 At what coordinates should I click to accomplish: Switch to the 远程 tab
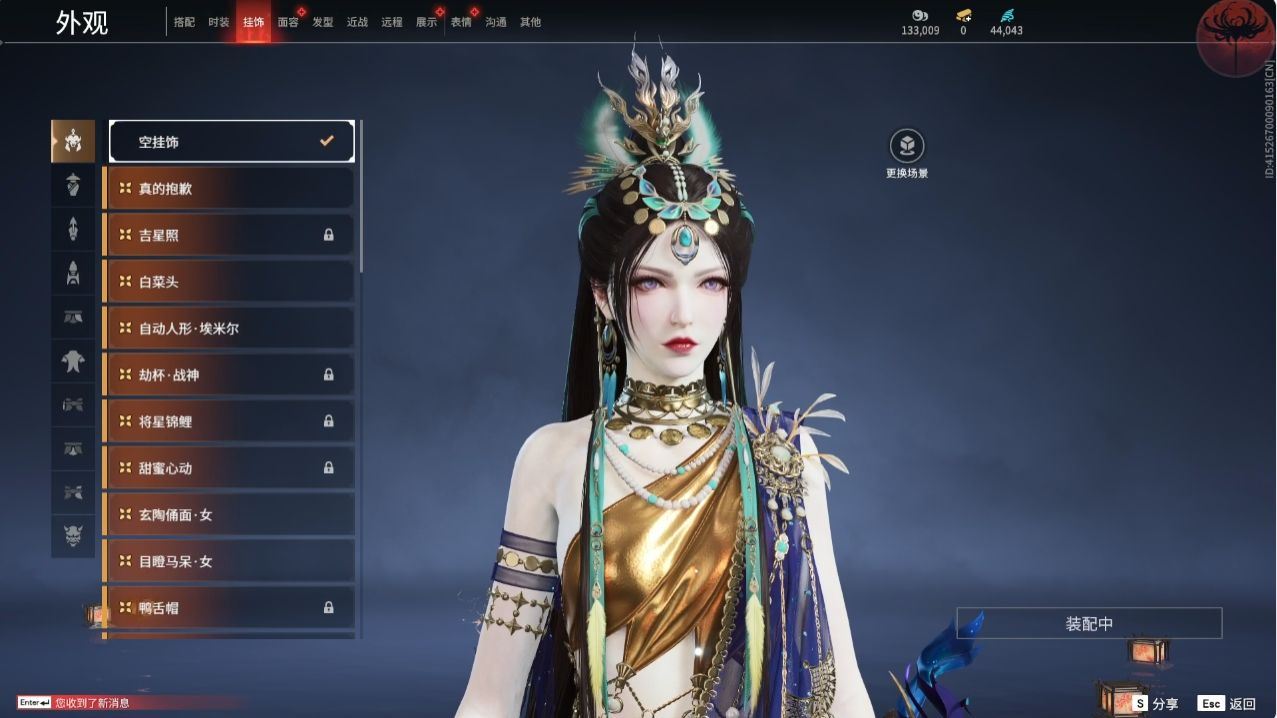[x=392, y=22]
